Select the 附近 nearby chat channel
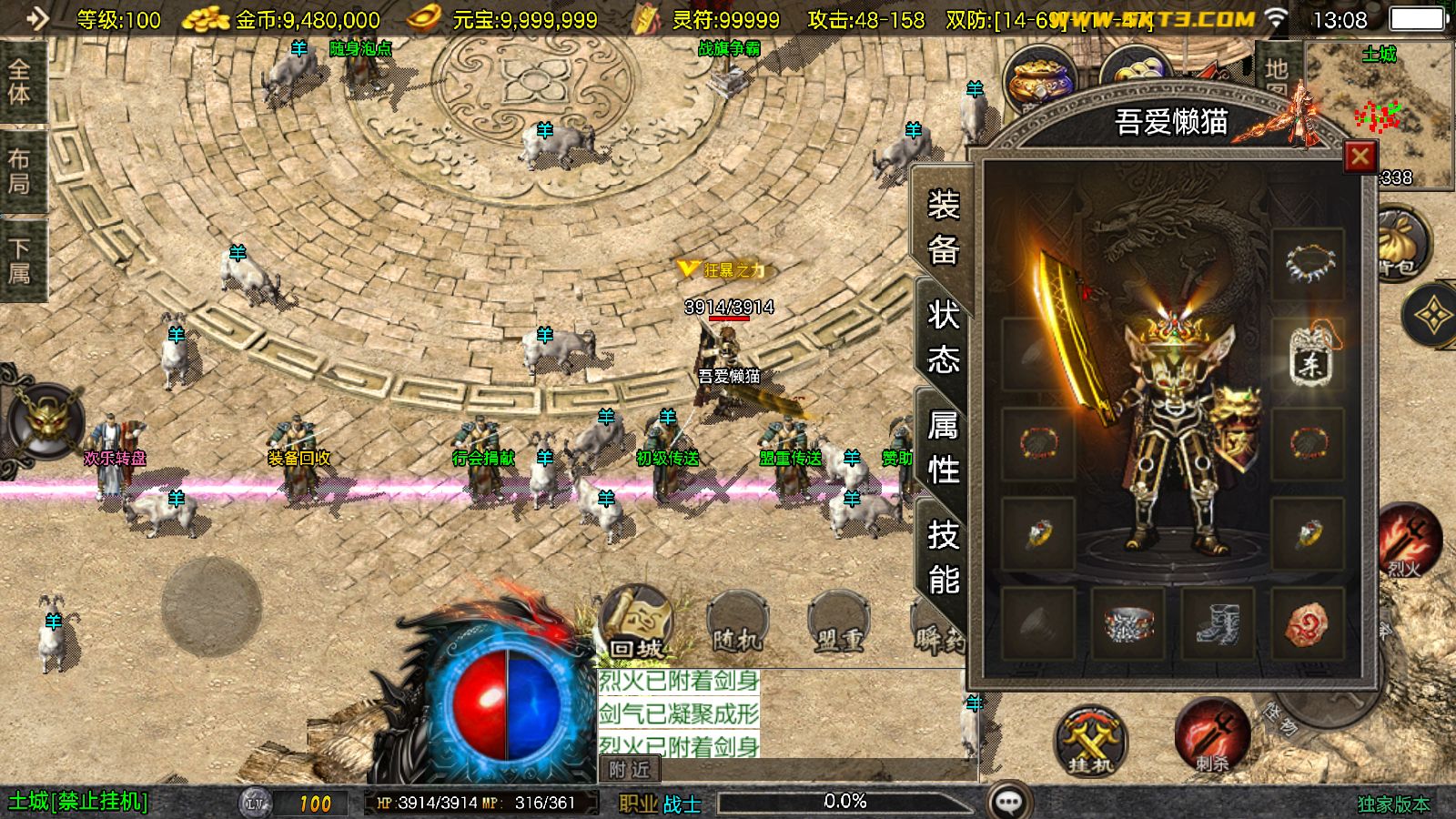The height and width of the screenshot is (819, 1456). tap(630, 770)
